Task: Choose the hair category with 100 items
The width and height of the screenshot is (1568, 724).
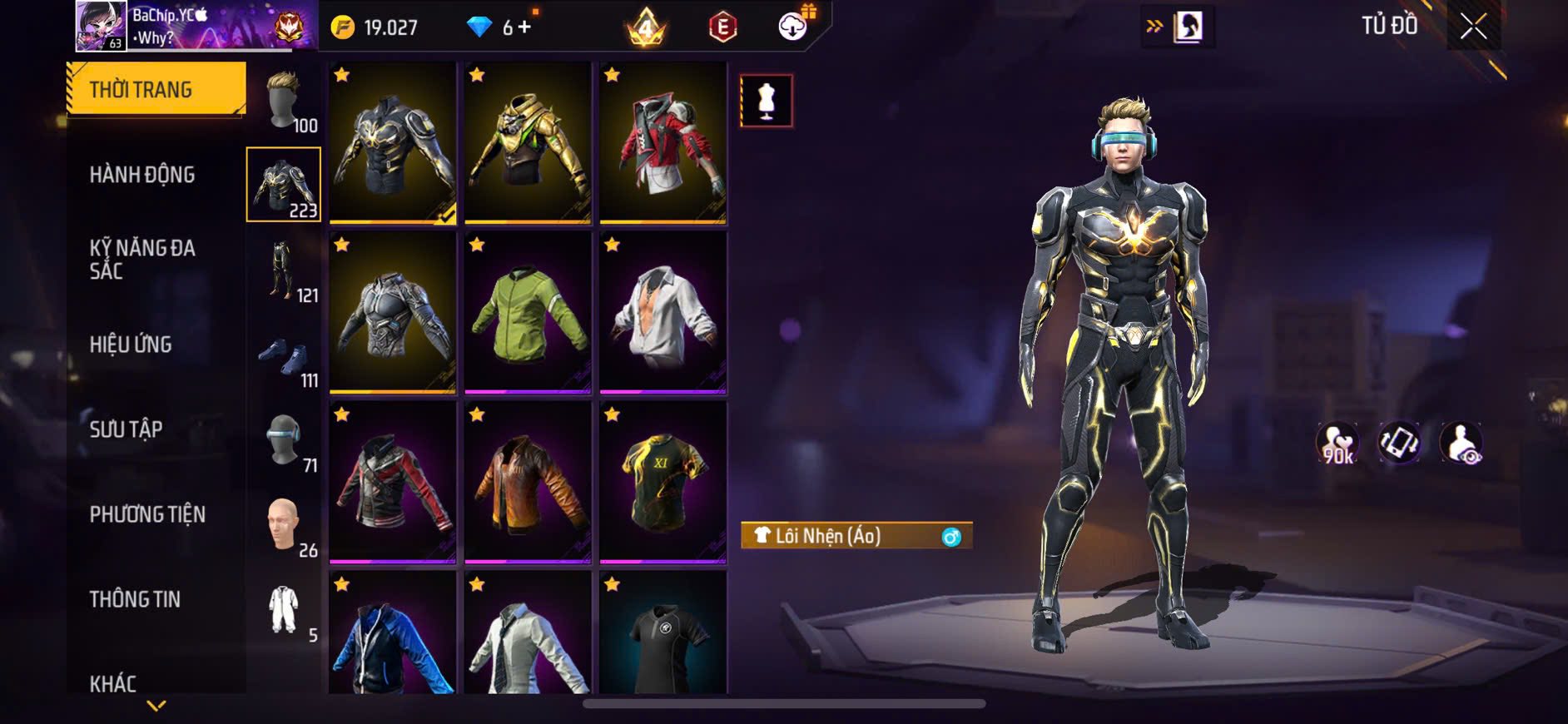Action: coord(284,102)
